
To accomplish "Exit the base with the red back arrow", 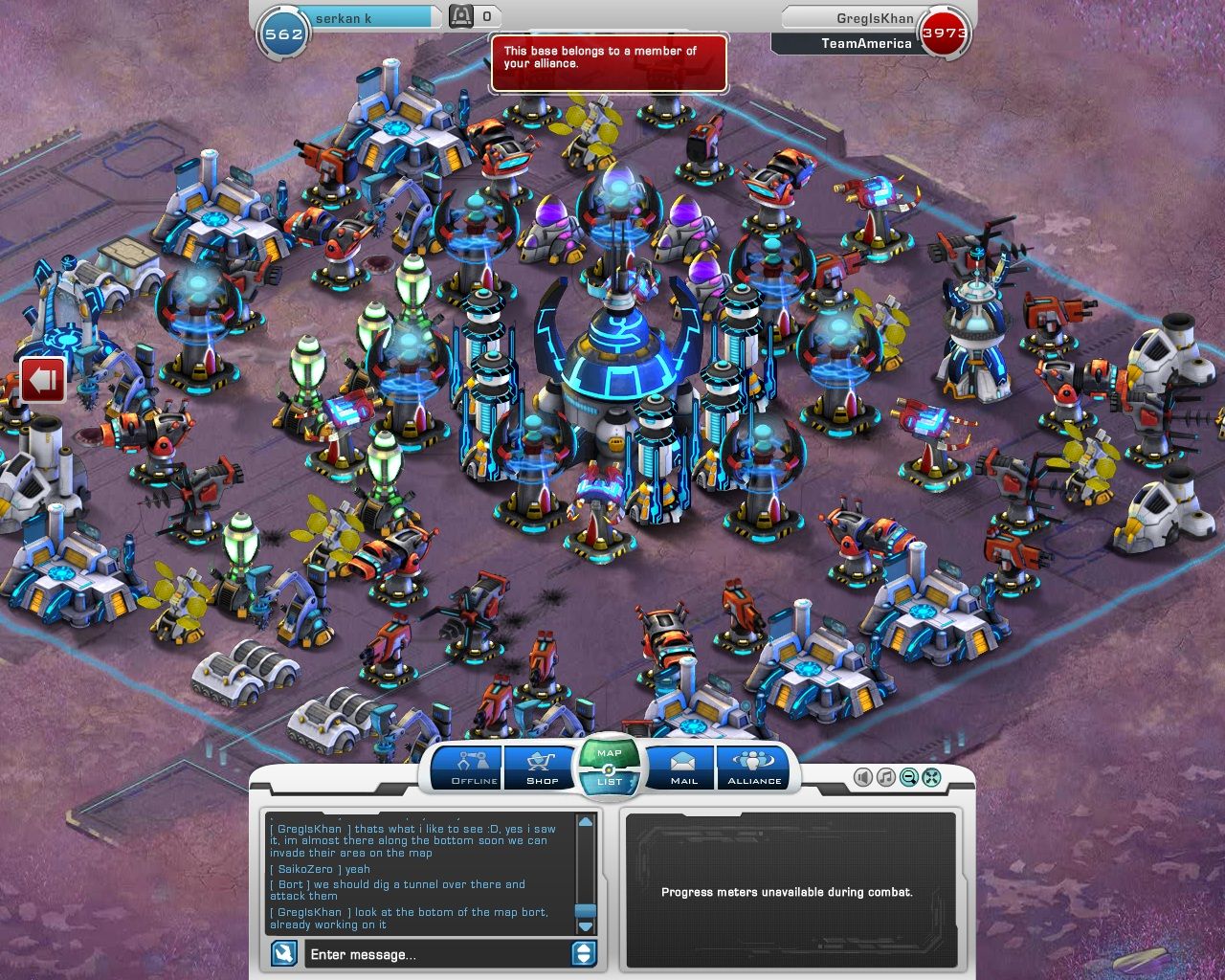I will (40, 378).
